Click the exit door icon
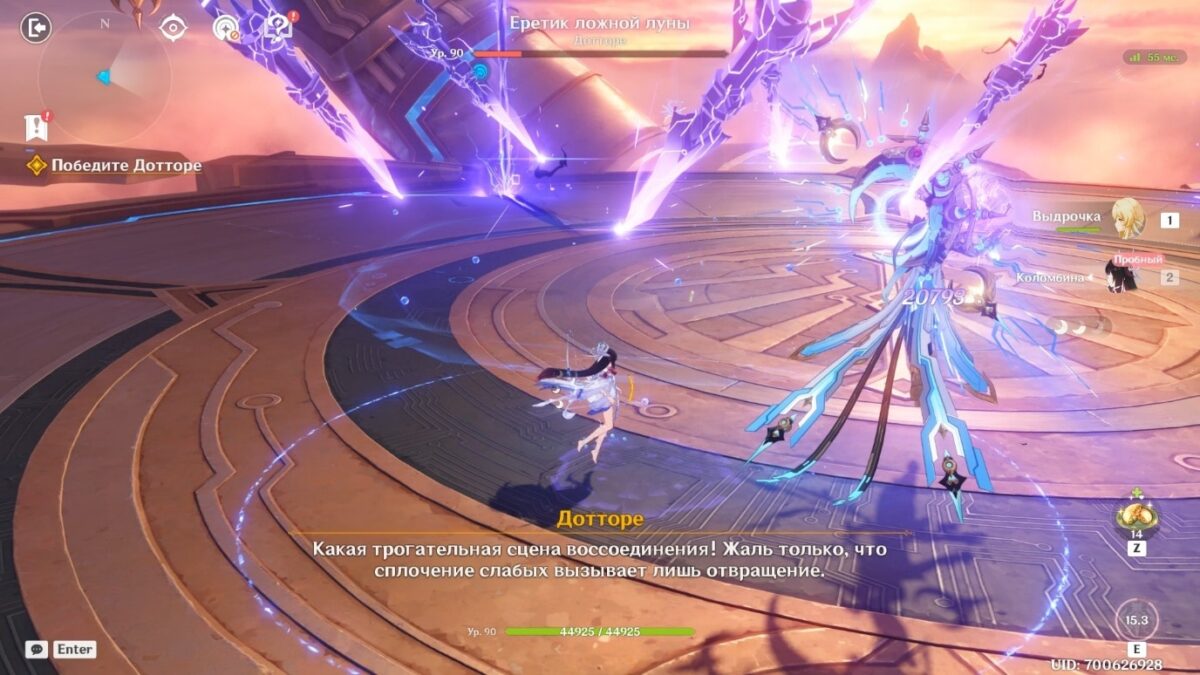Viewport: 1200px width, 675px height. click(x=36, y=28)
